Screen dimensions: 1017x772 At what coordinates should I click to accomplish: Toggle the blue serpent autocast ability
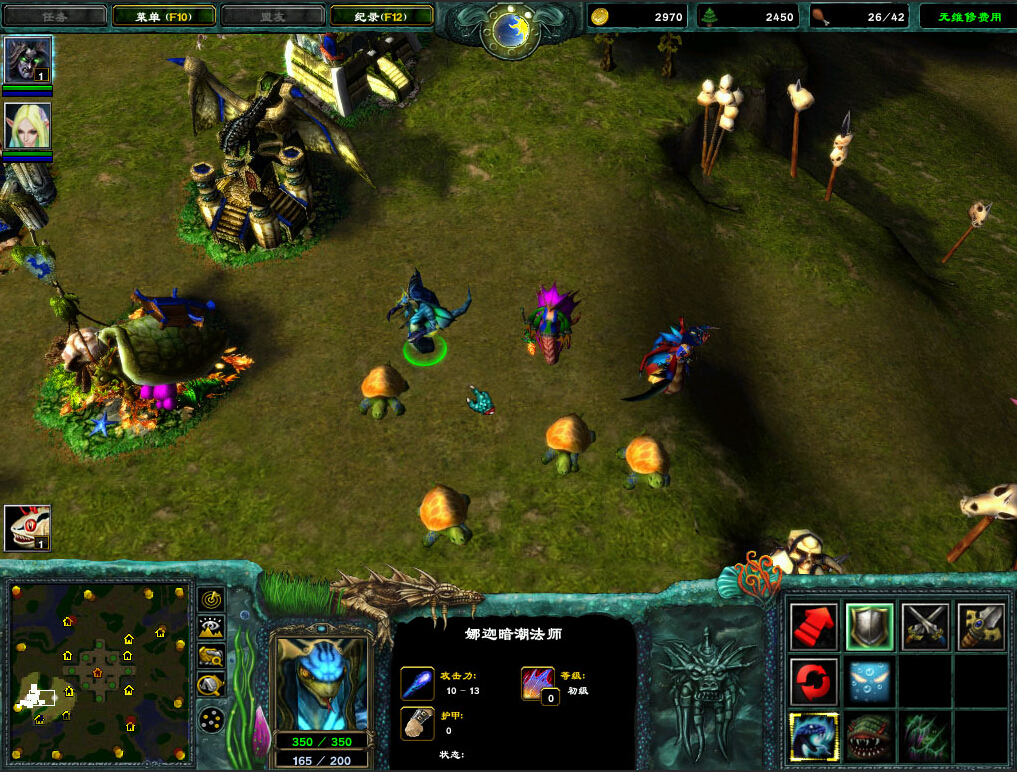(814, 737)
